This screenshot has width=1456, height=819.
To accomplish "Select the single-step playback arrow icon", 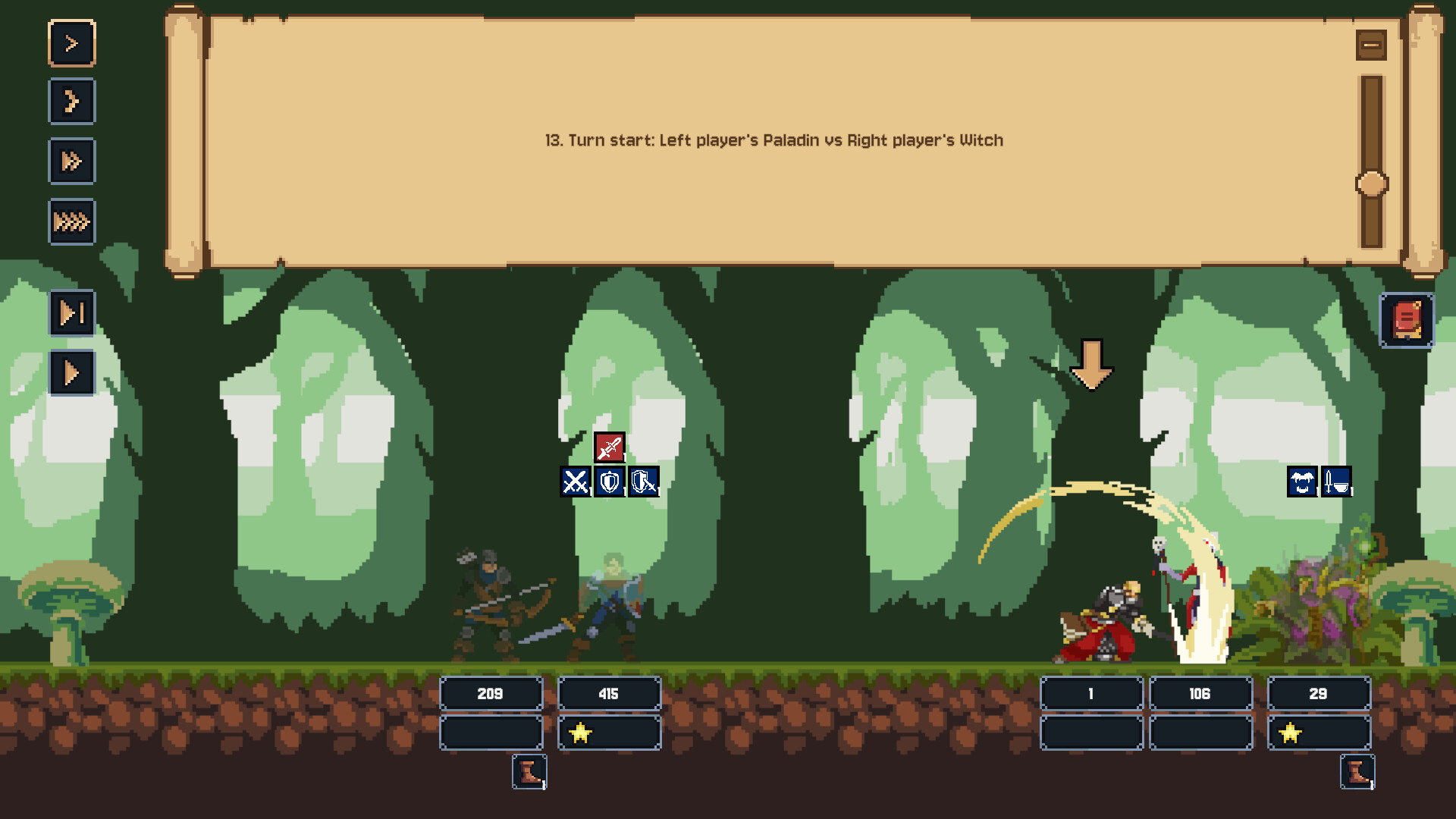I will (x=72, y=43).
